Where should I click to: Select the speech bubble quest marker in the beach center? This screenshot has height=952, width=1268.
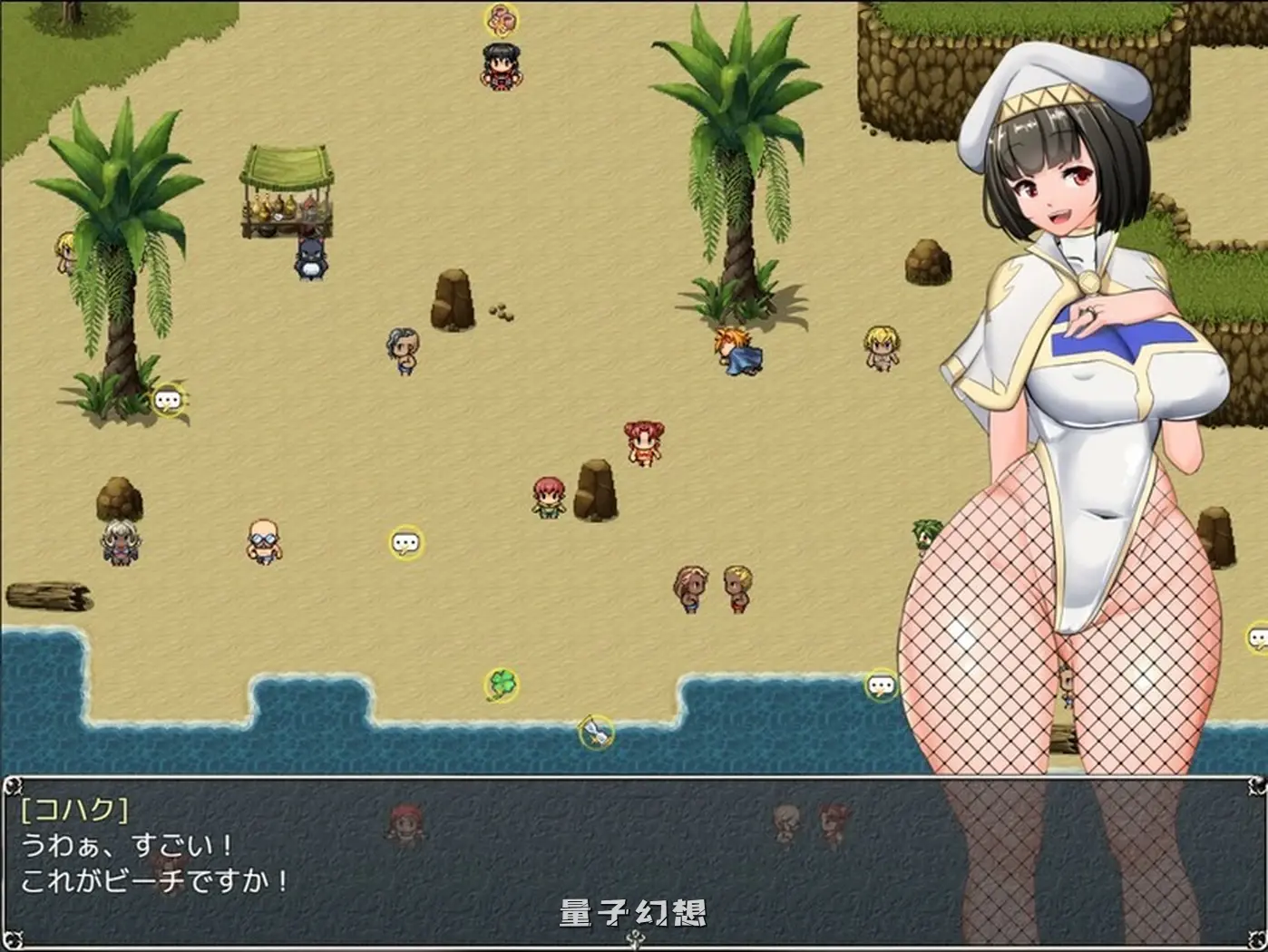click(x=405, y=540)
